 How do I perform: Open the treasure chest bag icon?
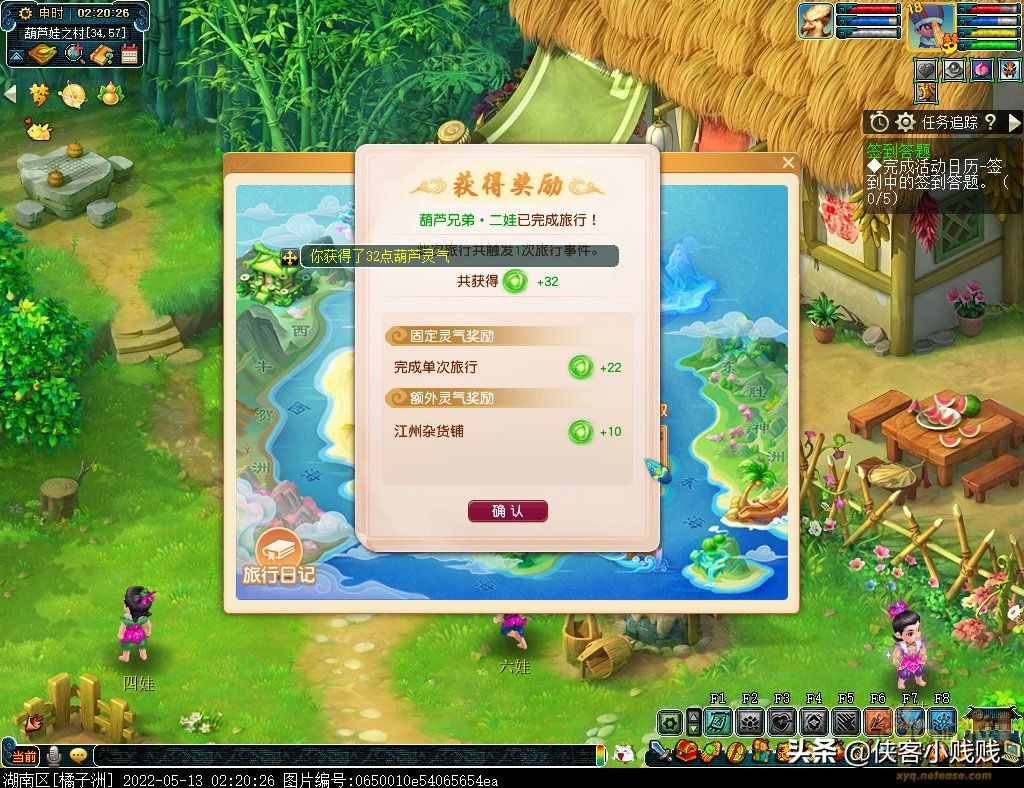click(687, 751)
